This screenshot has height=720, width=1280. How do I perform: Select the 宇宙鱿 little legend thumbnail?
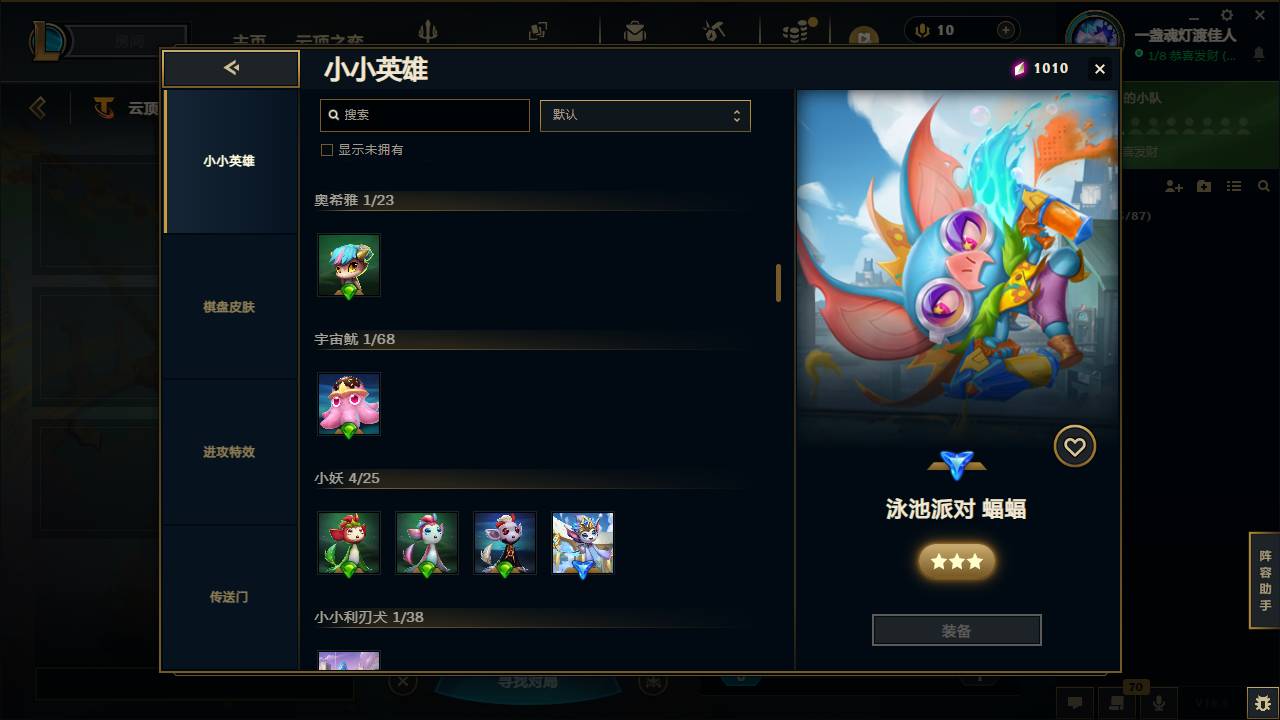point(348,404)
